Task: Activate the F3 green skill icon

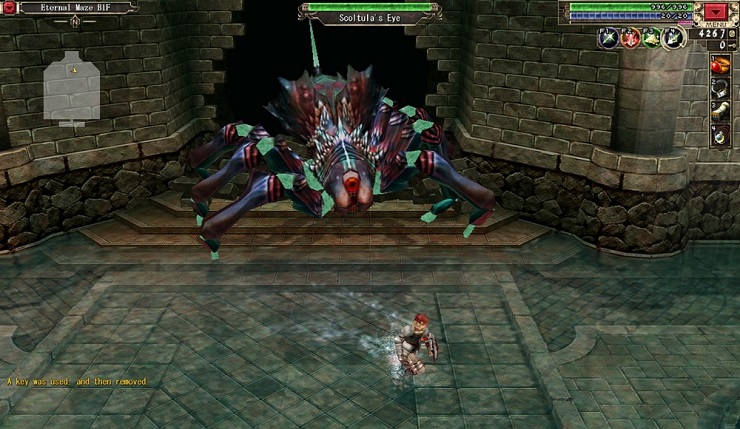Action: 651,38
